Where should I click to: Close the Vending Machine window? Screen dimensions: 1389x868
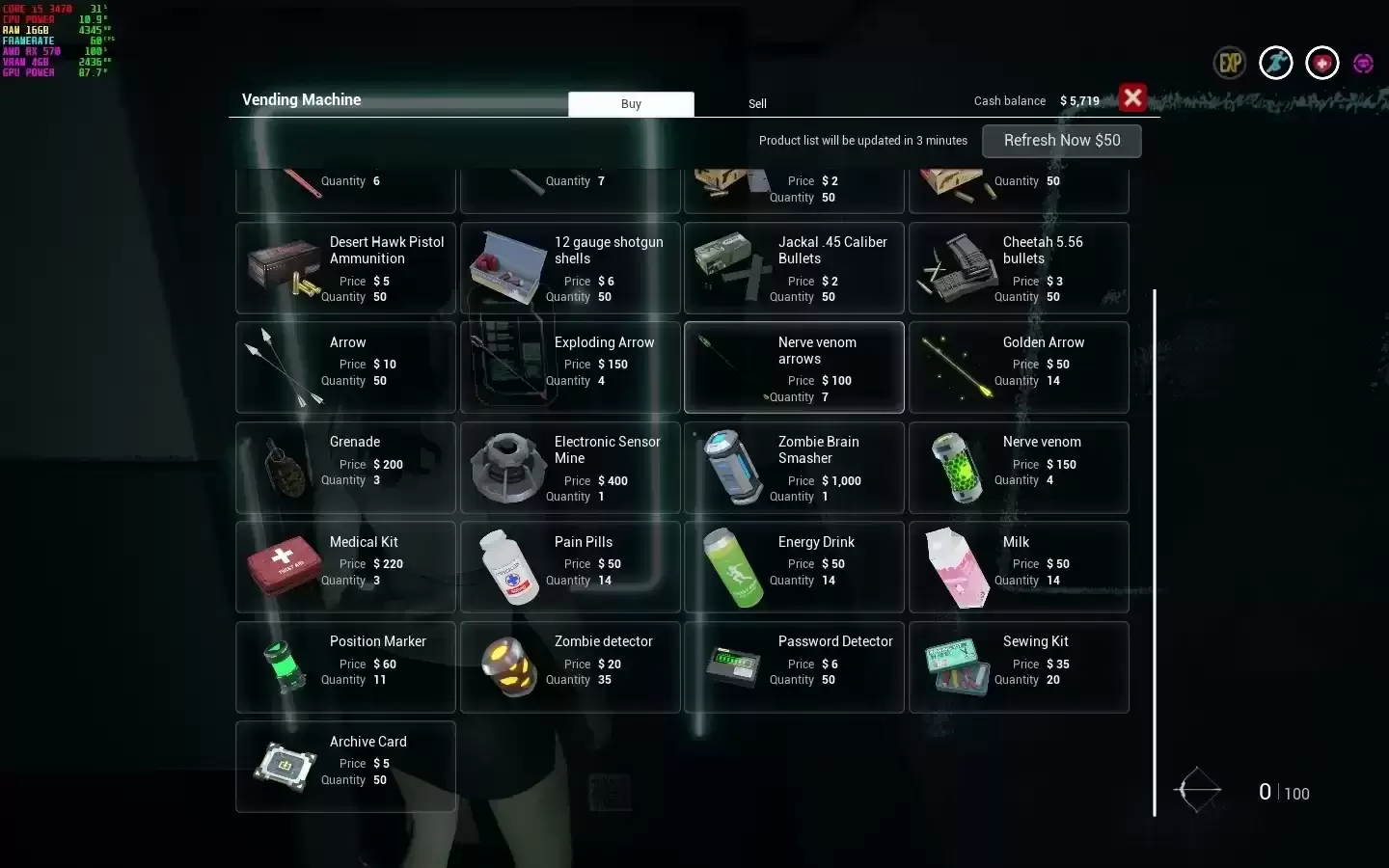[x=1132, y=97]
